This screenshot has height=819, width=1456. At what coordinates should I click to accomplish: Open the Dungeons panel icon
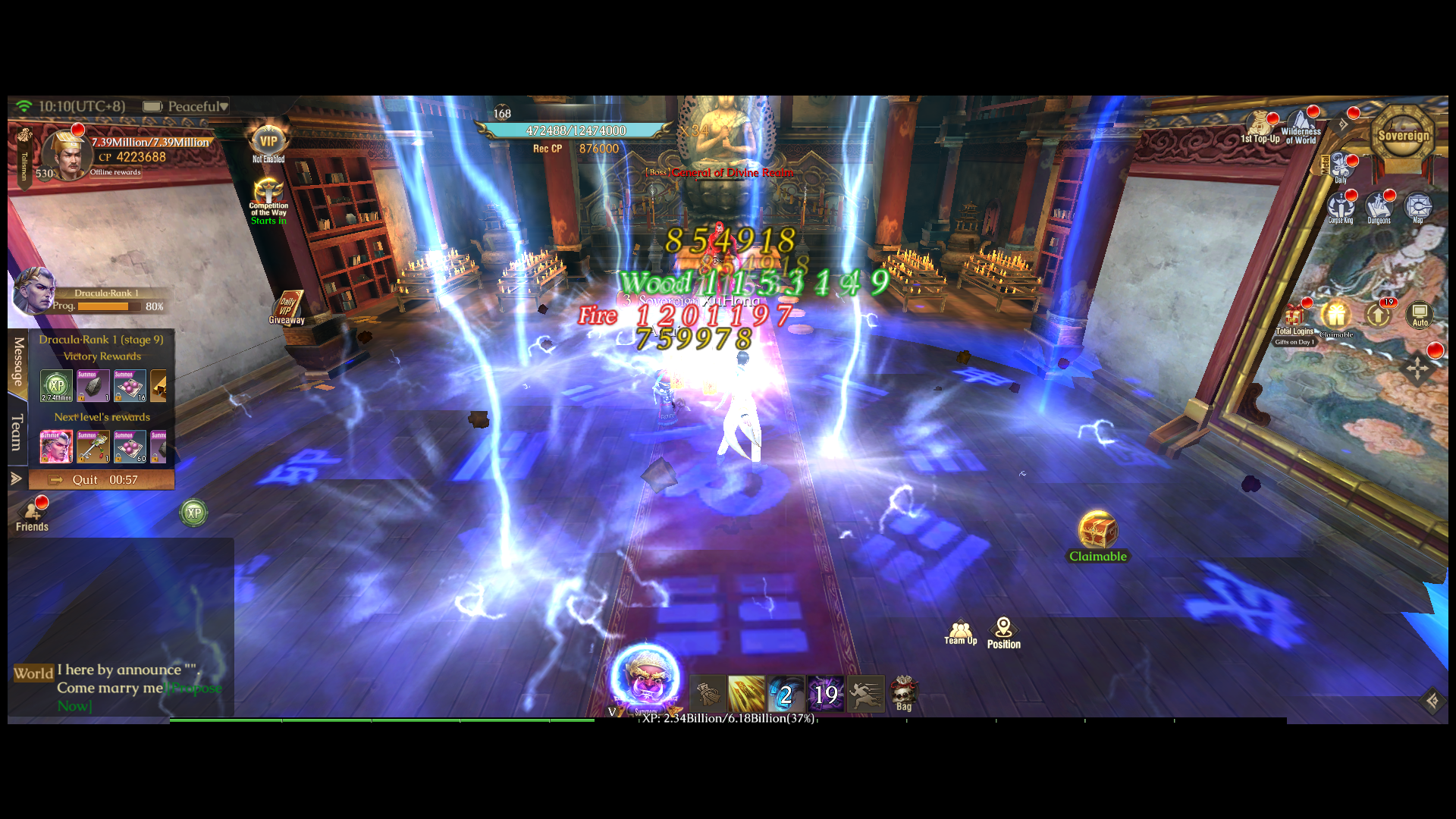pyautogui.click(x=1379, y=206)
